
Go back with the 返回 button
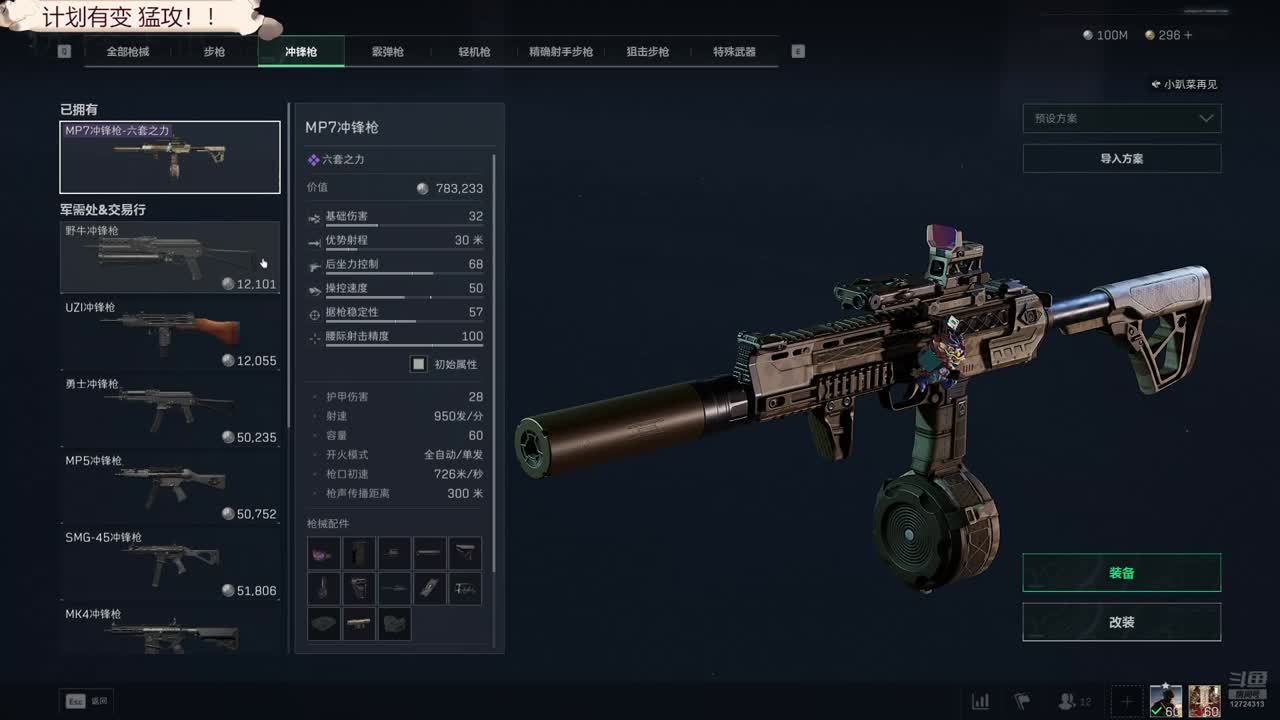click(87, 701)
